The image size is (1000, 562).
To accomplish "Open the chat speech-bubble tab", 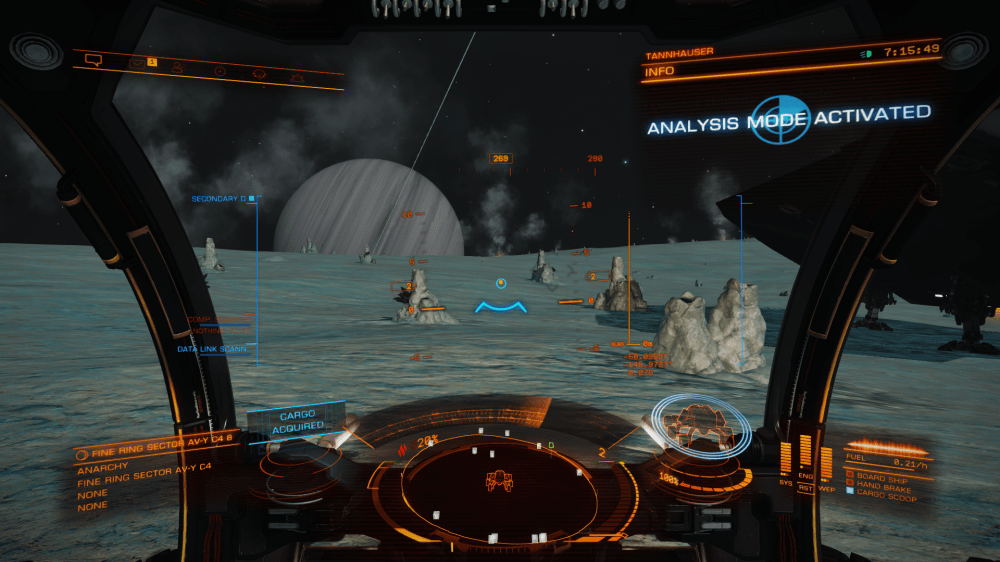I will [95, 59].
